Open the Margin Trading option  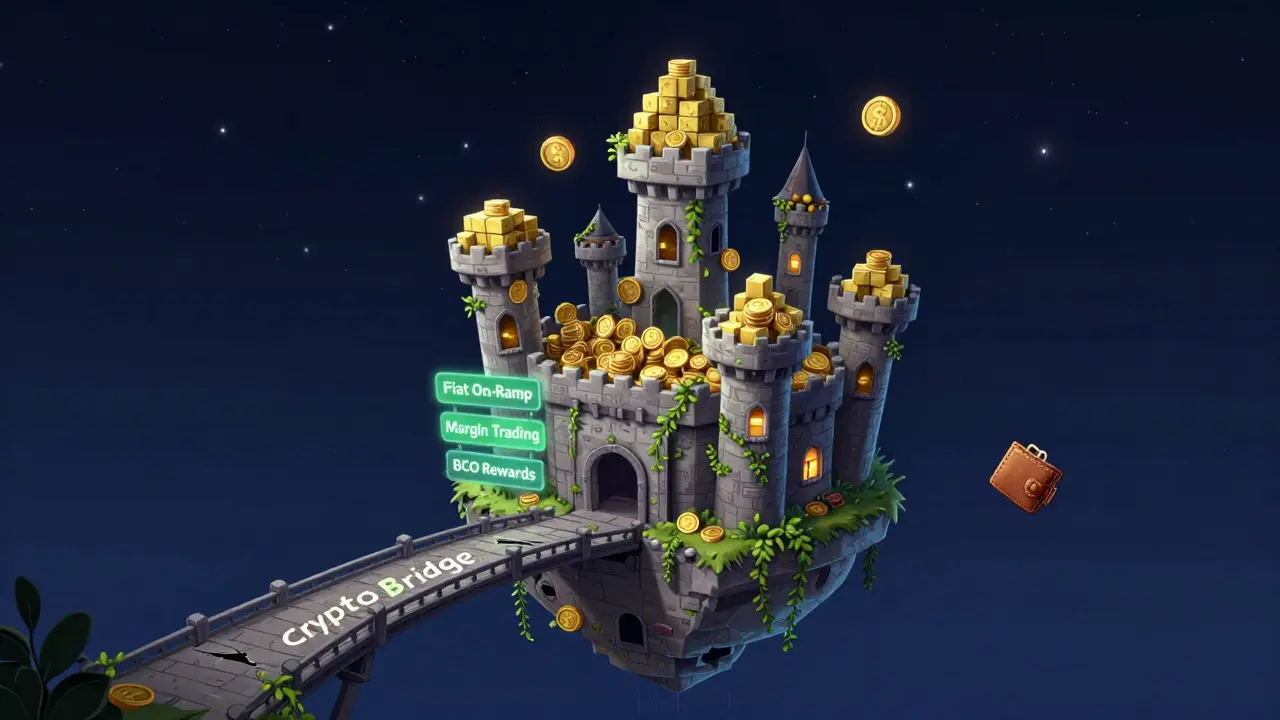492,431
